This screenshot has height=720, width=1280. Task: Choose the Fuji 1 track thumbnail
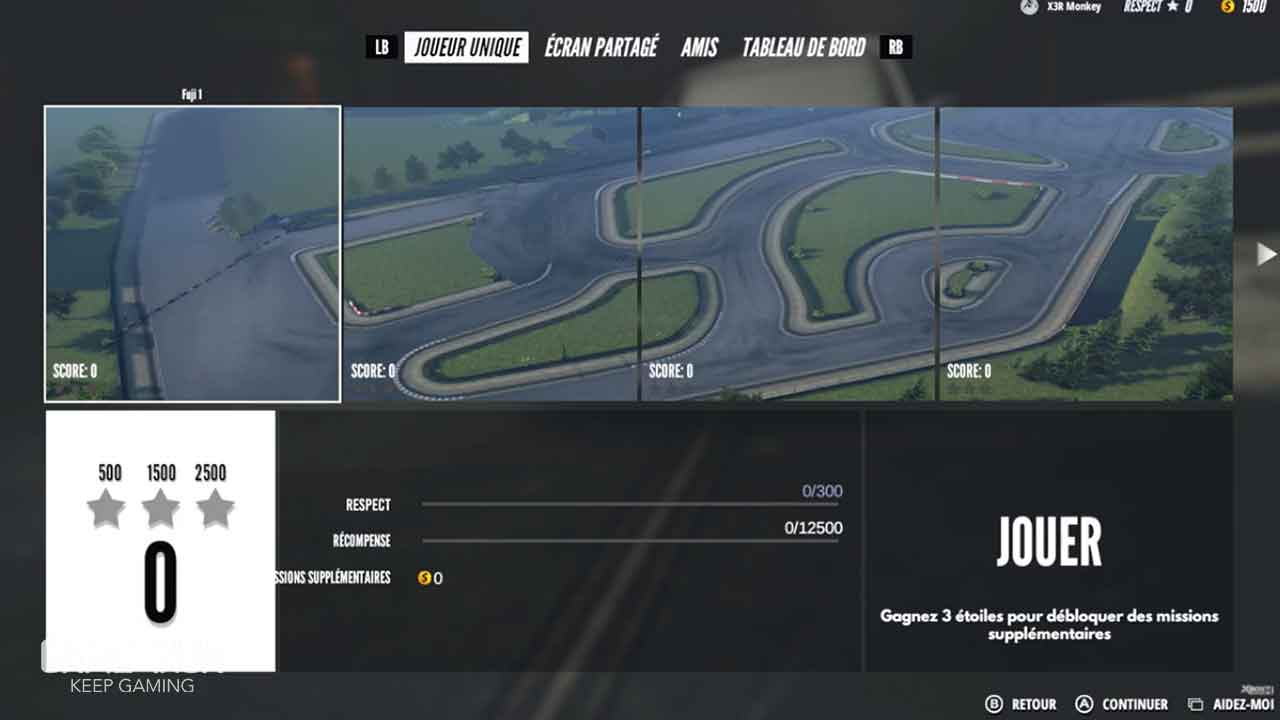tap(193, 254)
